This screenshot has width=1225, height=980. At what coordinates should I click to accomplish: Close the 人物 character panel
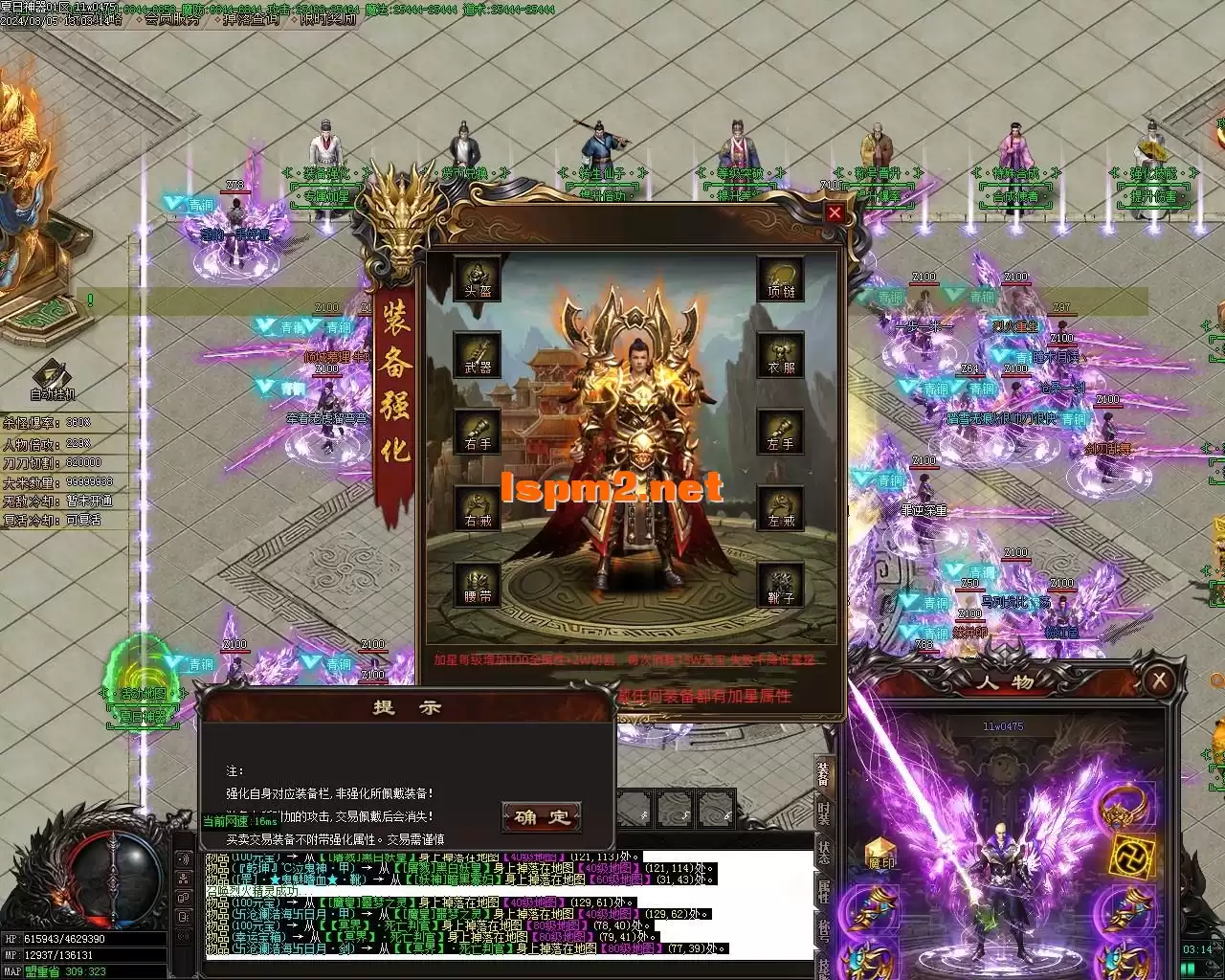click(x=1159, y=680)
